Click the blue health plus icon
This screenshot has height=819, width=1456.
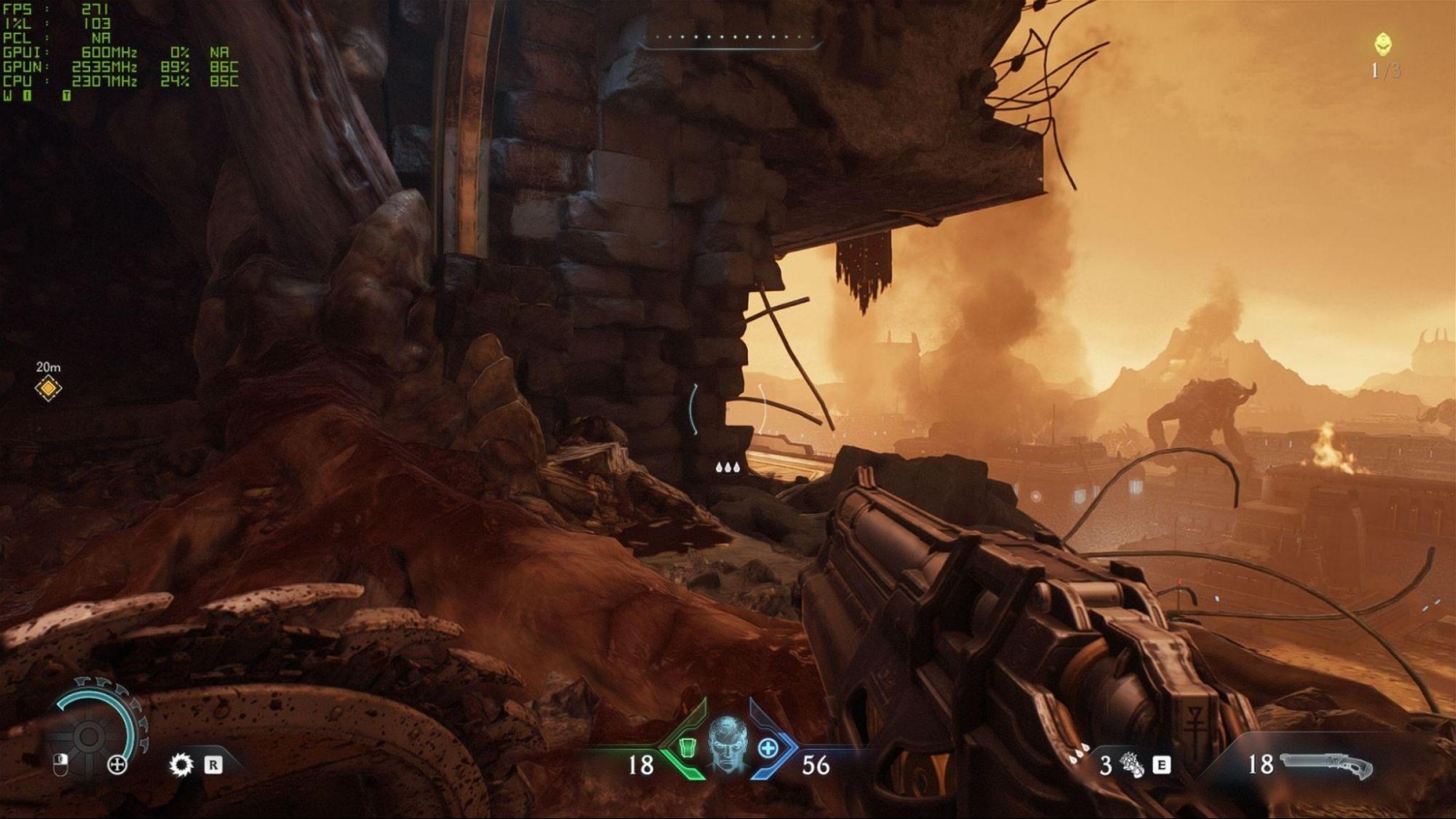coord(769,749)
